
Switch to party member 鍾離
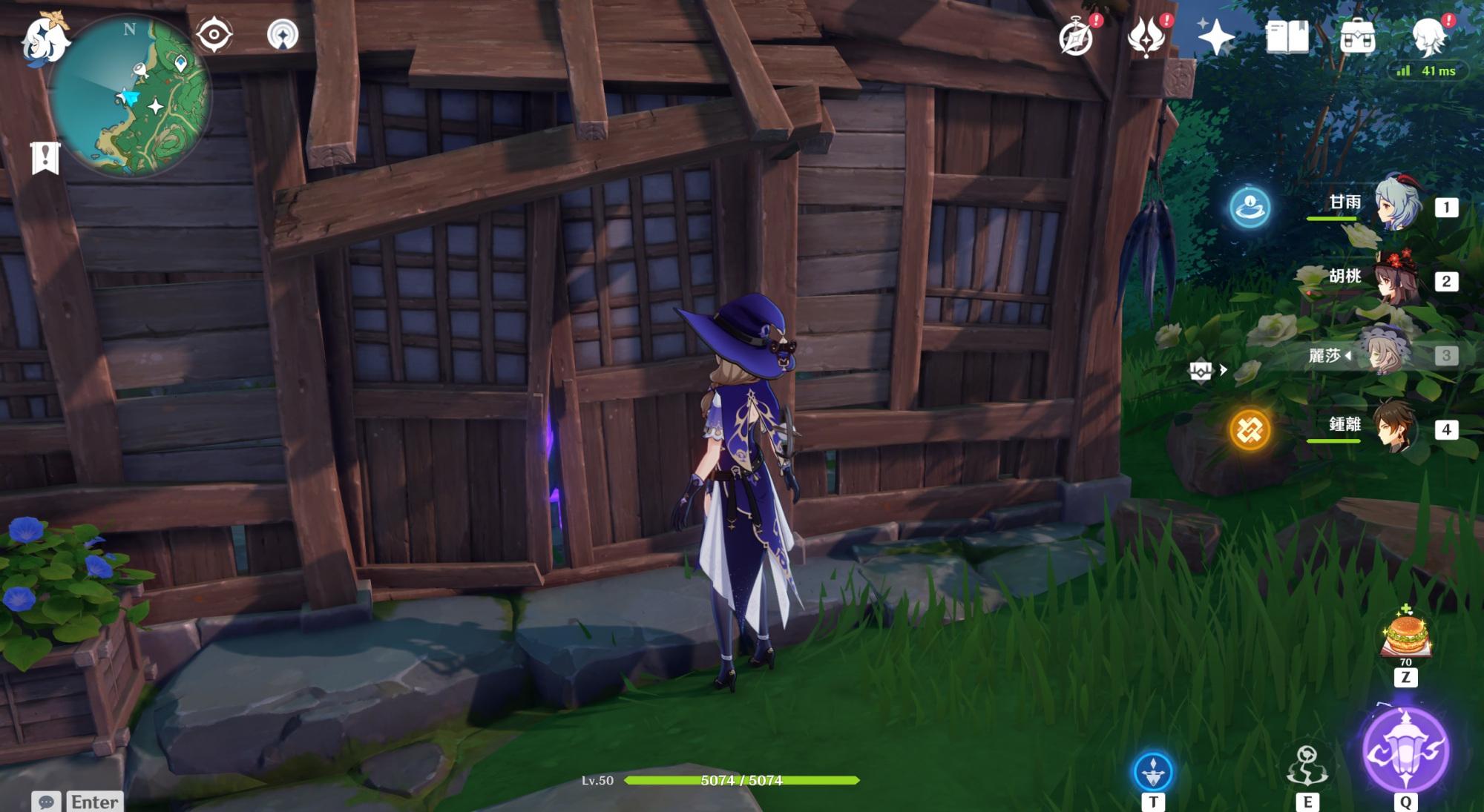pyautogui.click(x=1396, y=428)
